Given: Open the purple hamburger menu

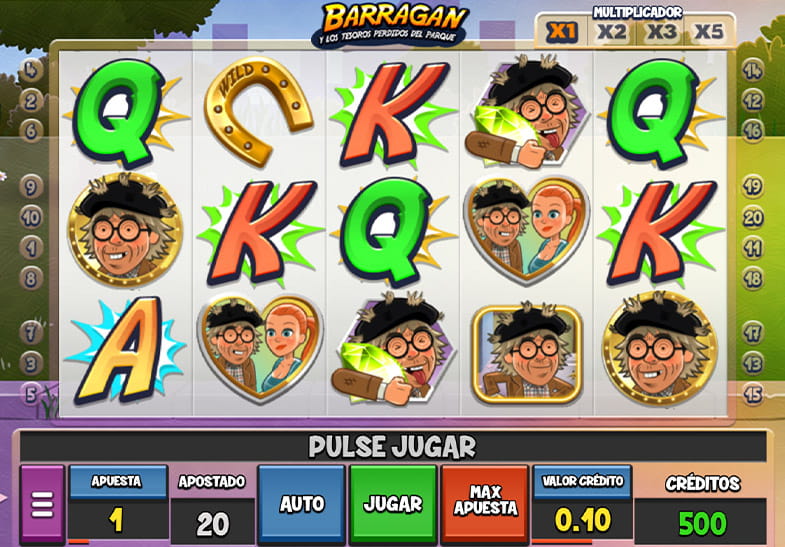Looking at the screenshot, I should pyautogui.click(x=41, y=505).
